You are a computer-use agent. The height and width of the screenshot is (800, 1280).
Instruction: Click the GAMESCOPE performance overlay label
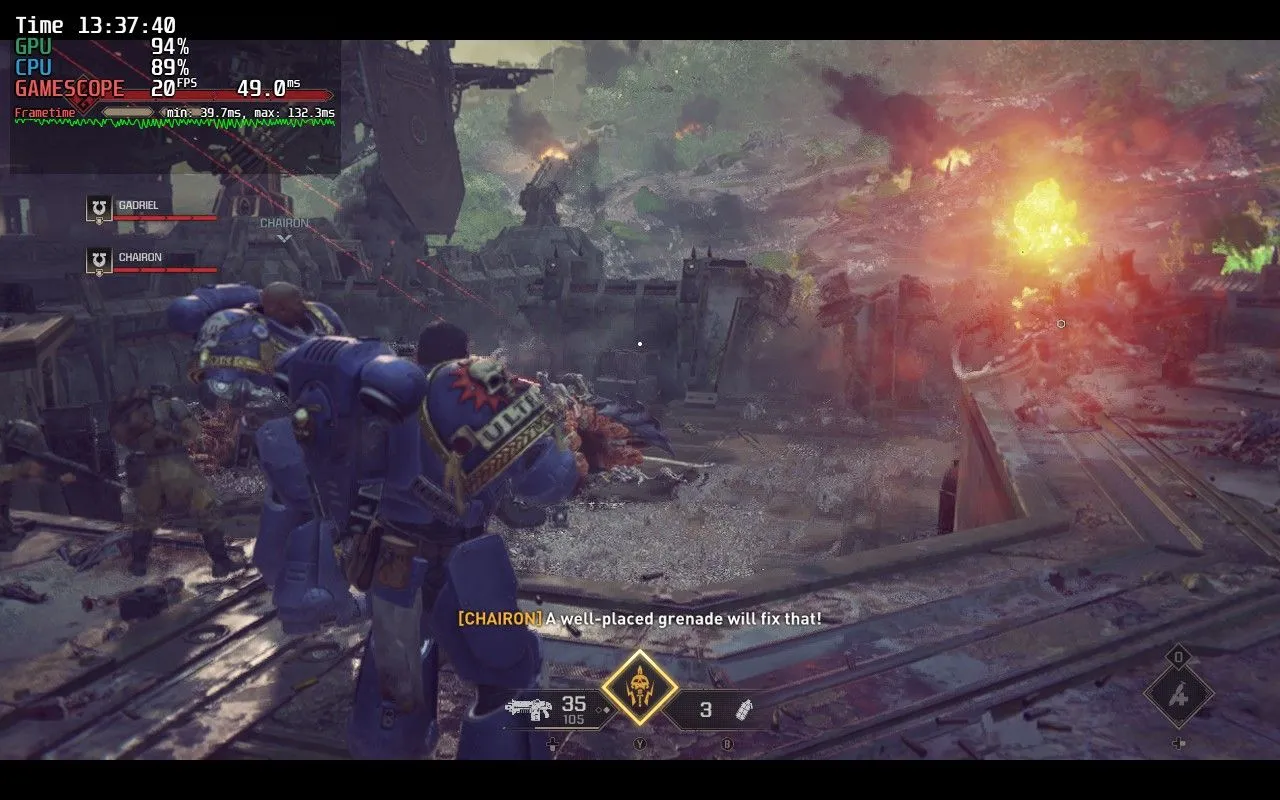coord(70,88)
